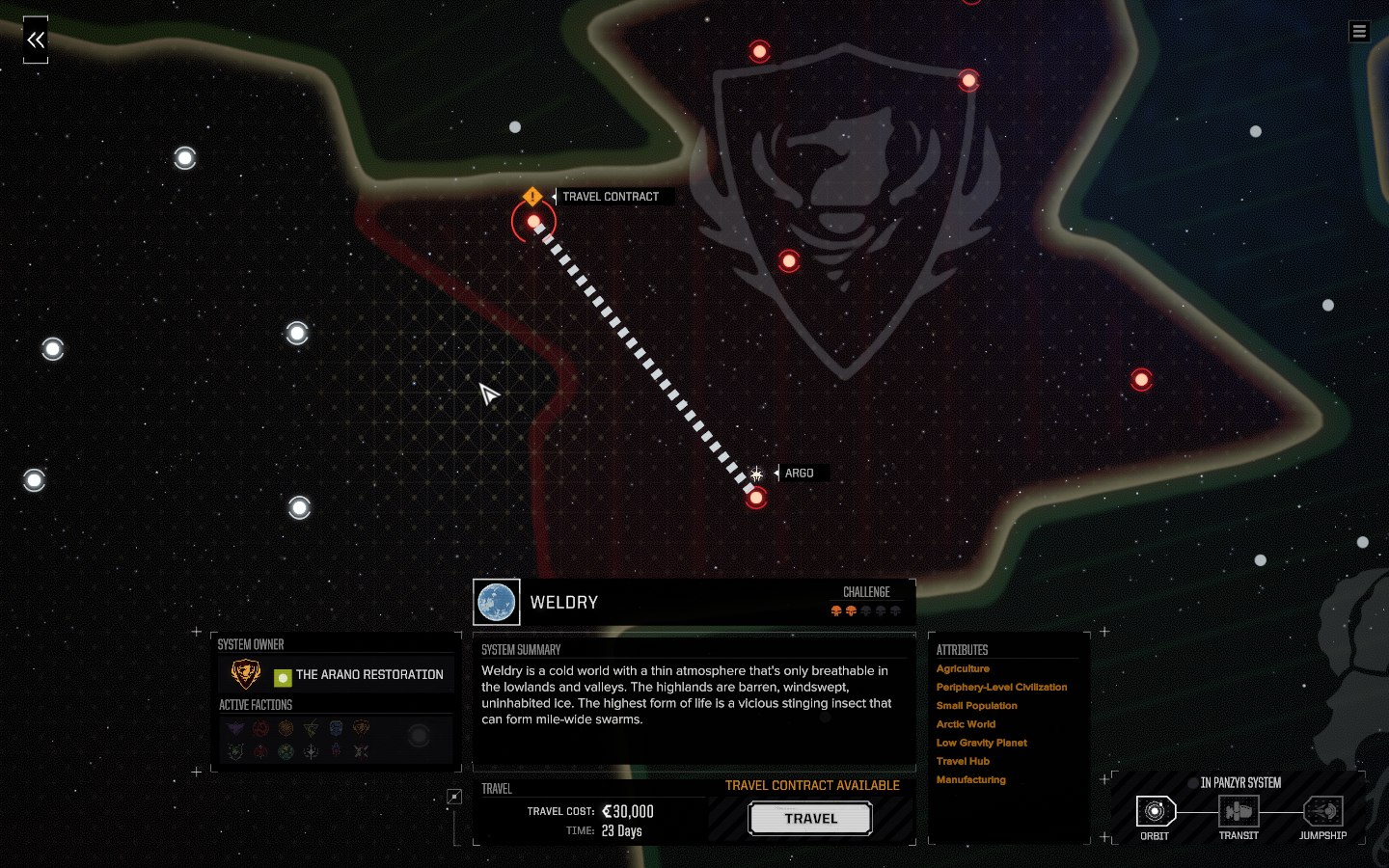Go back with the double-arrow button
The height and width of the screenshot is (868, 1389).
tap(36, 40)
